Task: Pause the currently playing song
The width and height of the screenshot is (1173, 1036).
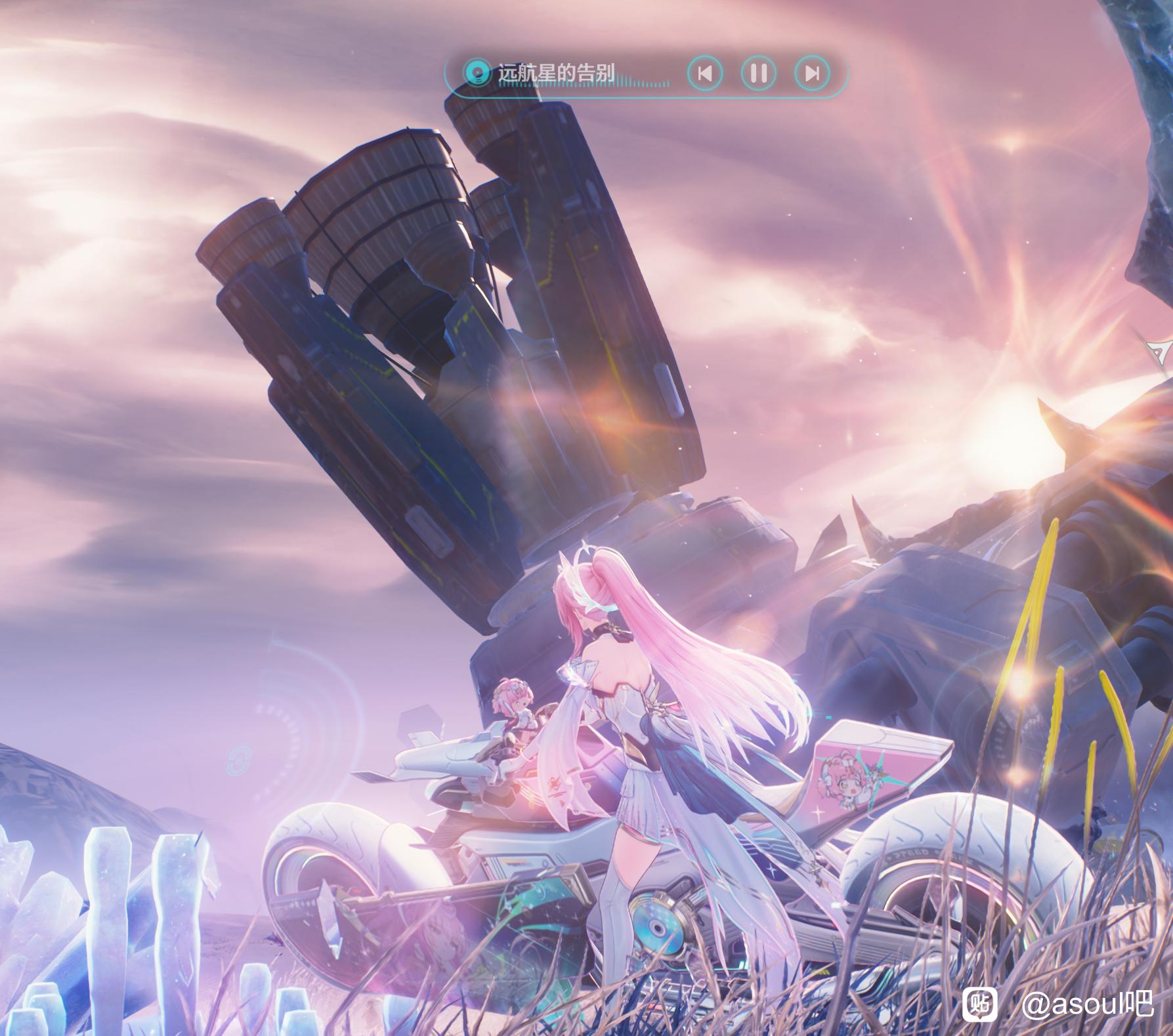Action: tap(758, 73)
